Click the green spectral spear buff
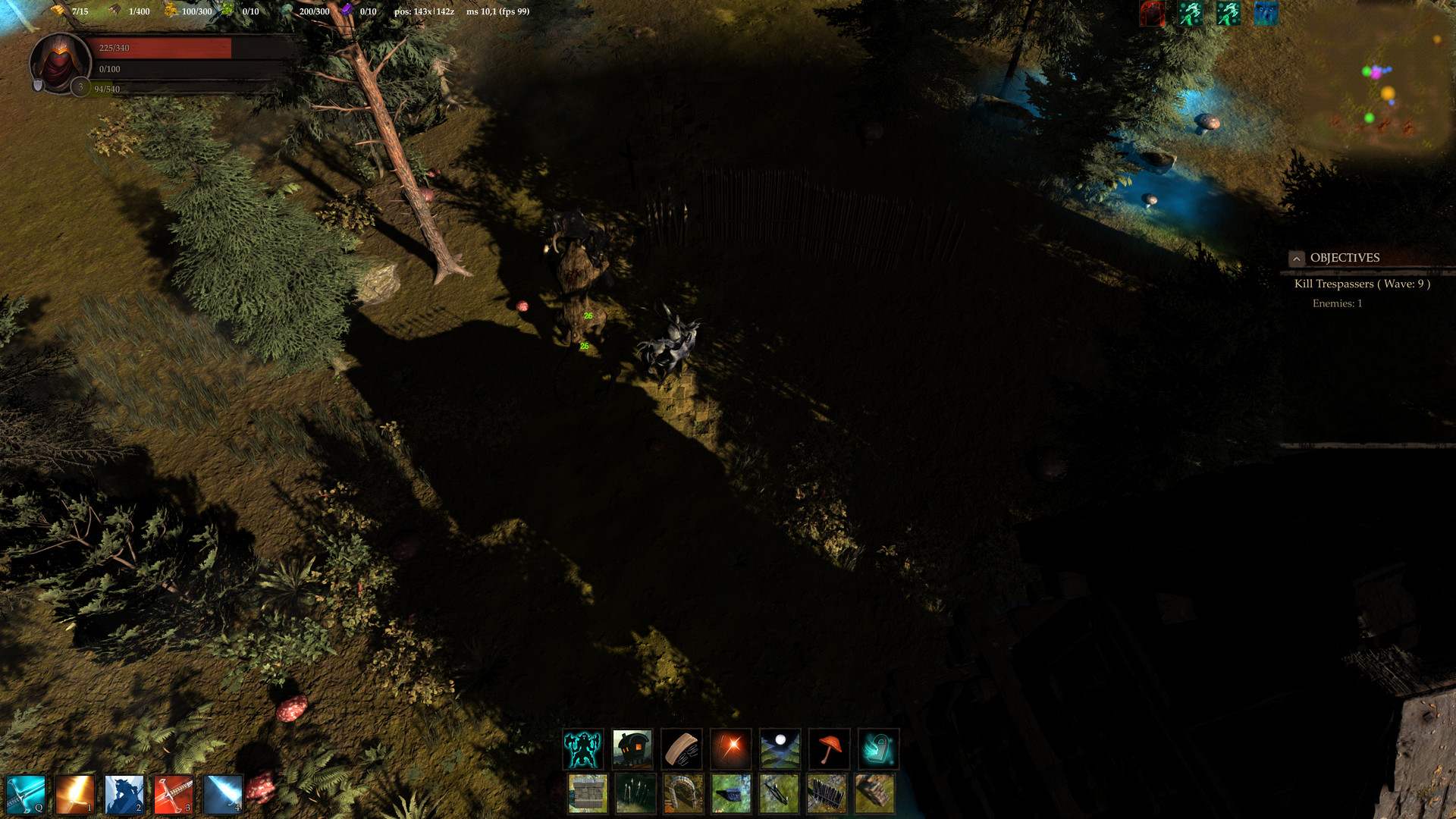The image size is (1456, 819). click(x=1191, y=13)
